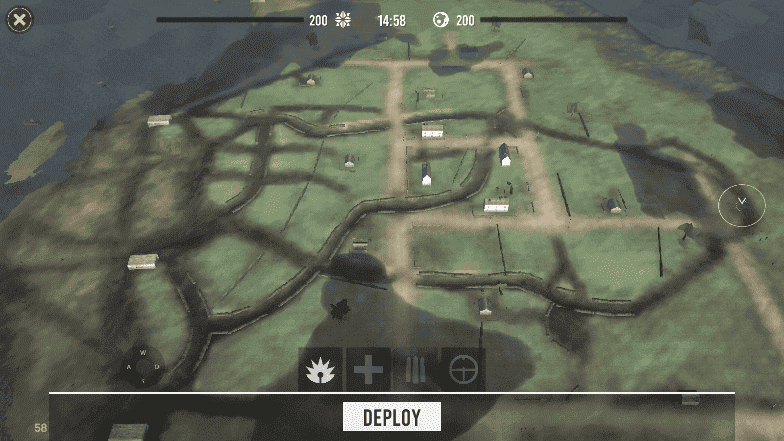Viewport: 784px width, 441px height.
Task: Pick the scout class crosshair icon
Action: click(463, 370)
